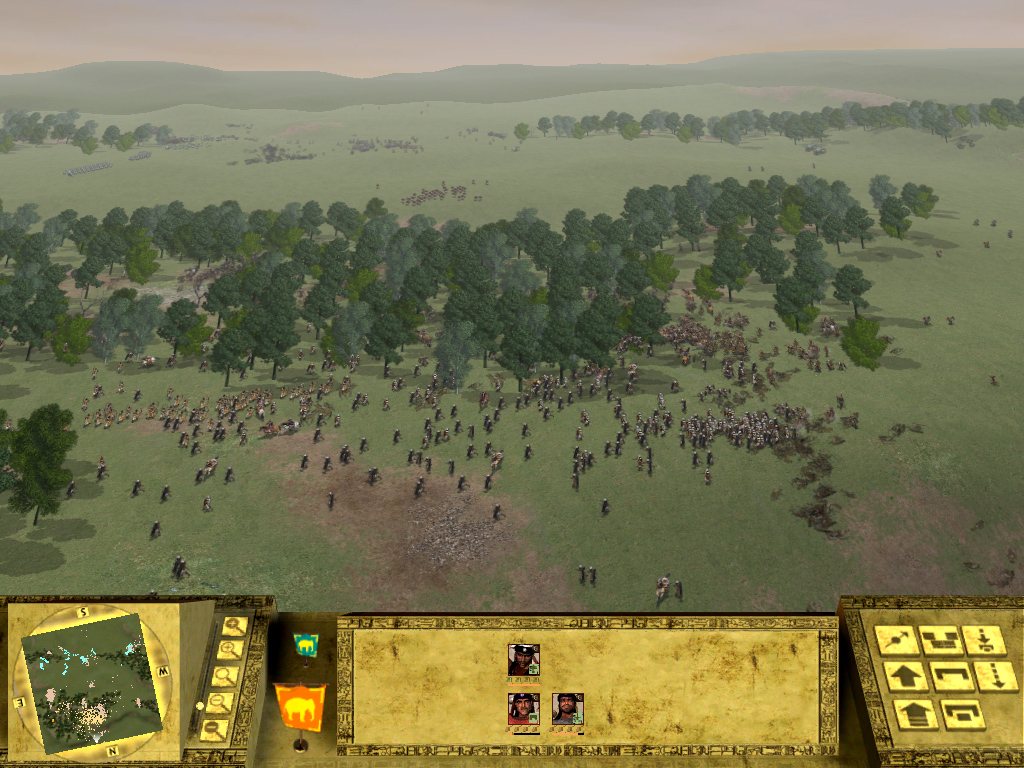Select the unit card with the gray-clad bearded man
Viewport: 1024px width, 768px height.
coord(567,709)
